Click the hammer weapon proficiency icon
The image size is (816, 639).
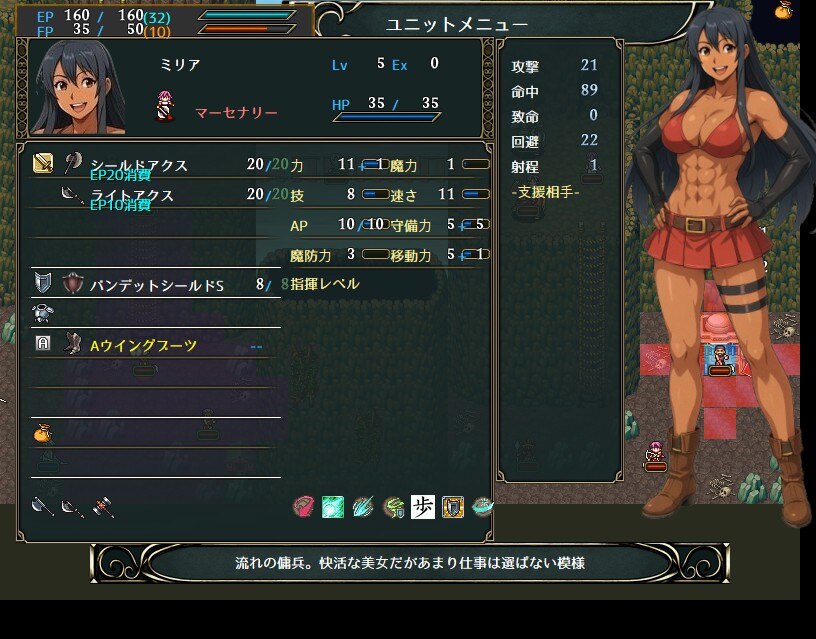pyautogui.click(x=101, y=507)
